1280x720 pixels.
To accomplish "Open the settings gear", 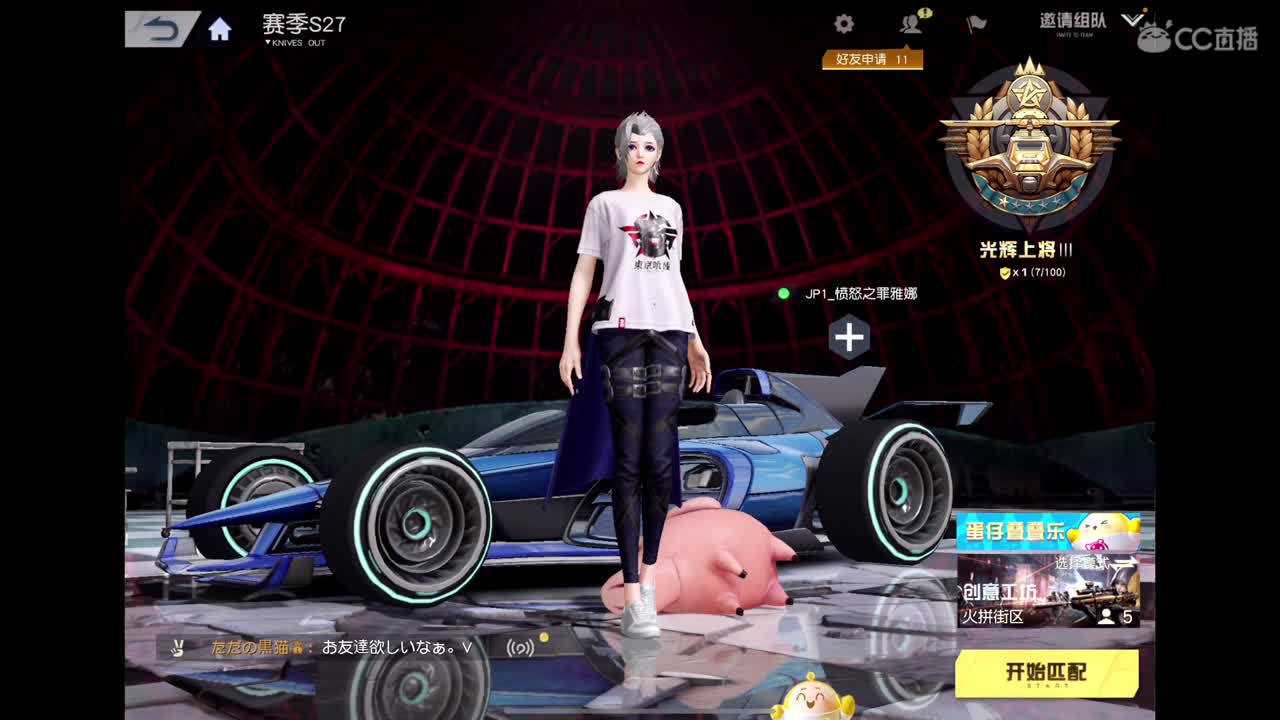I will point(843,22).
